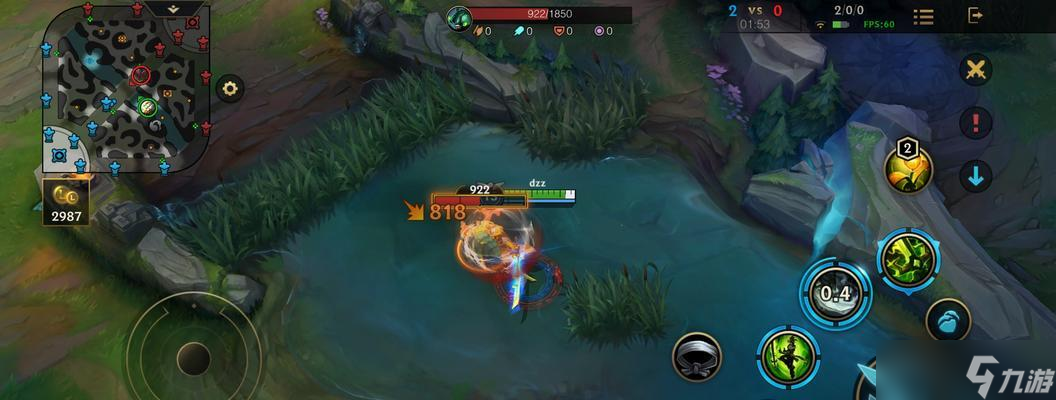The width and height of the screenshot is (1056, 400).
Task: Activate the green slash ability
Action: click(906, 258)
